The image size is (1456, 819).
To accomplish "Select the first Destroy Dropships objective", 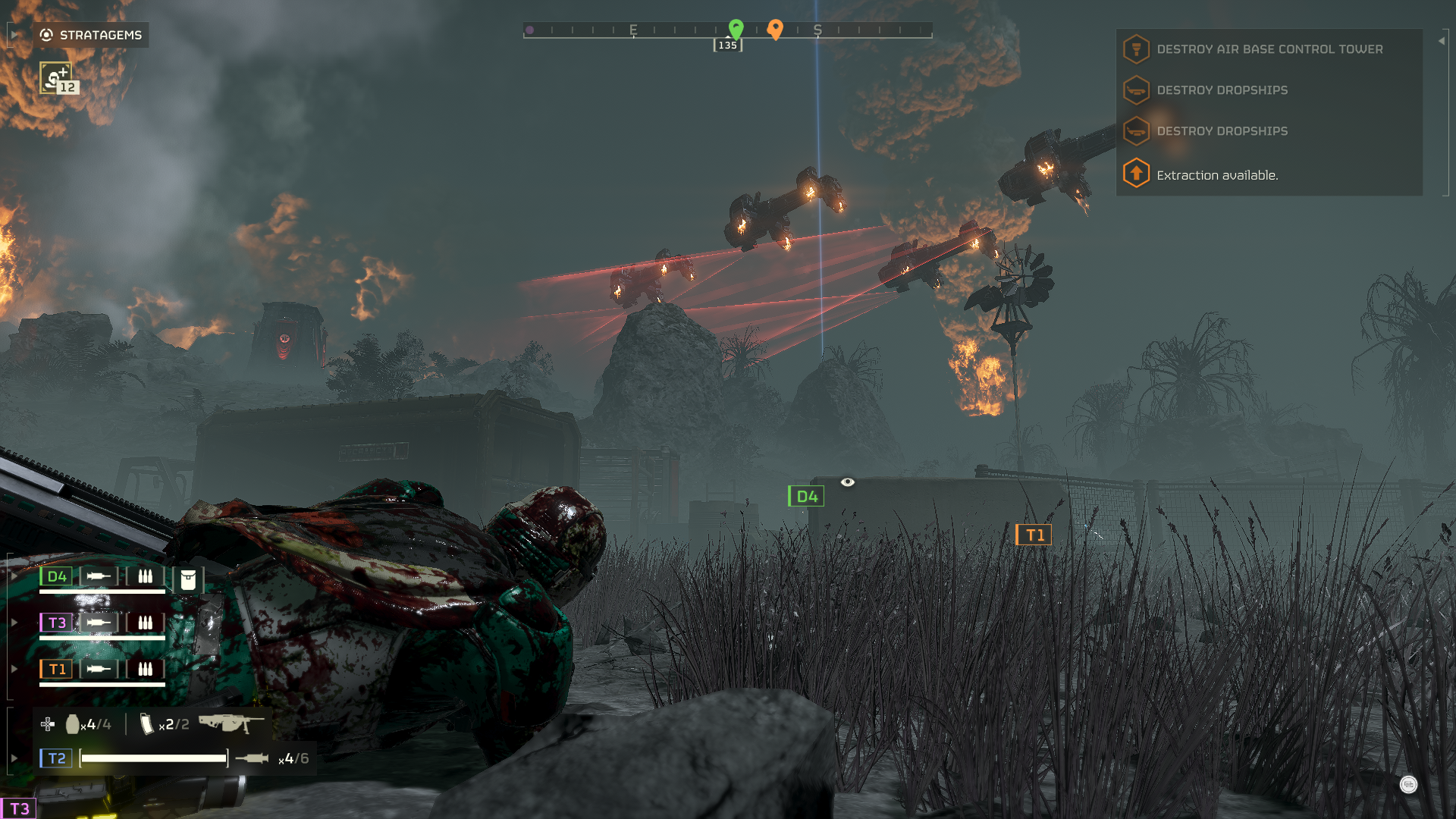I will [1222, 90].
